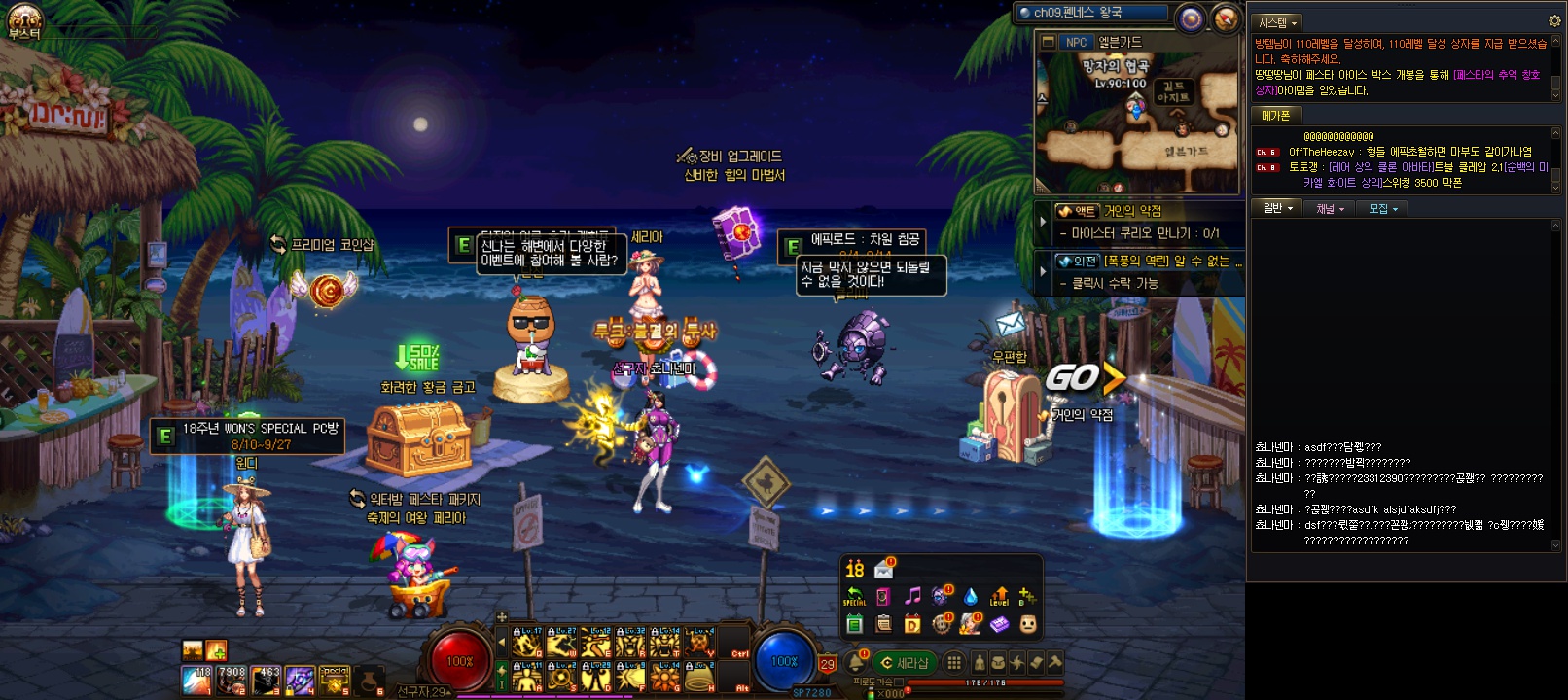Switch to the 모집 chat tab

coord(1382,208)
